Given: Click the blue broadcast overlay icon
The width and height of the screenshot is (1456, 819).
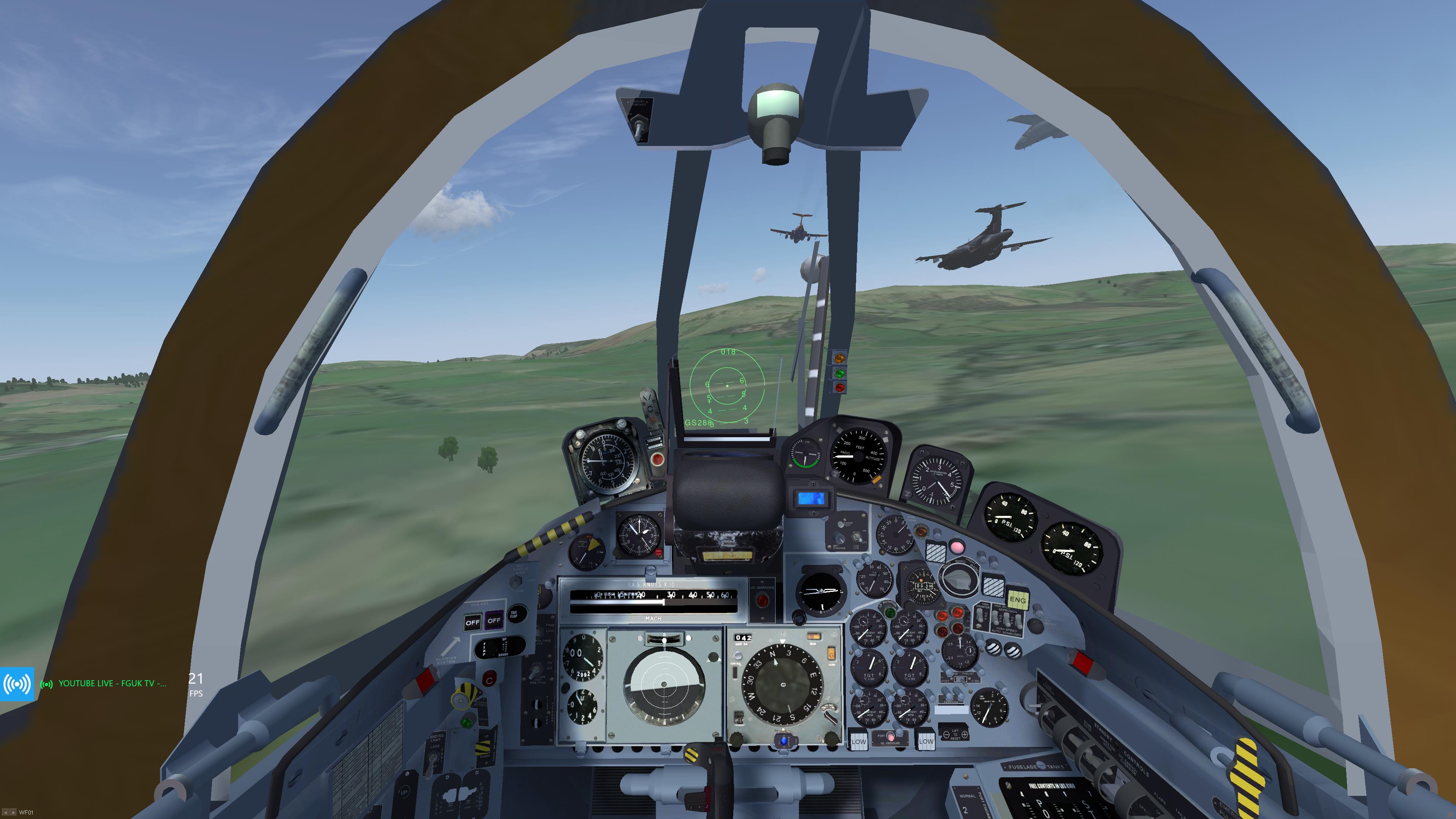Looking at the screenshot, I should point(17,684).
